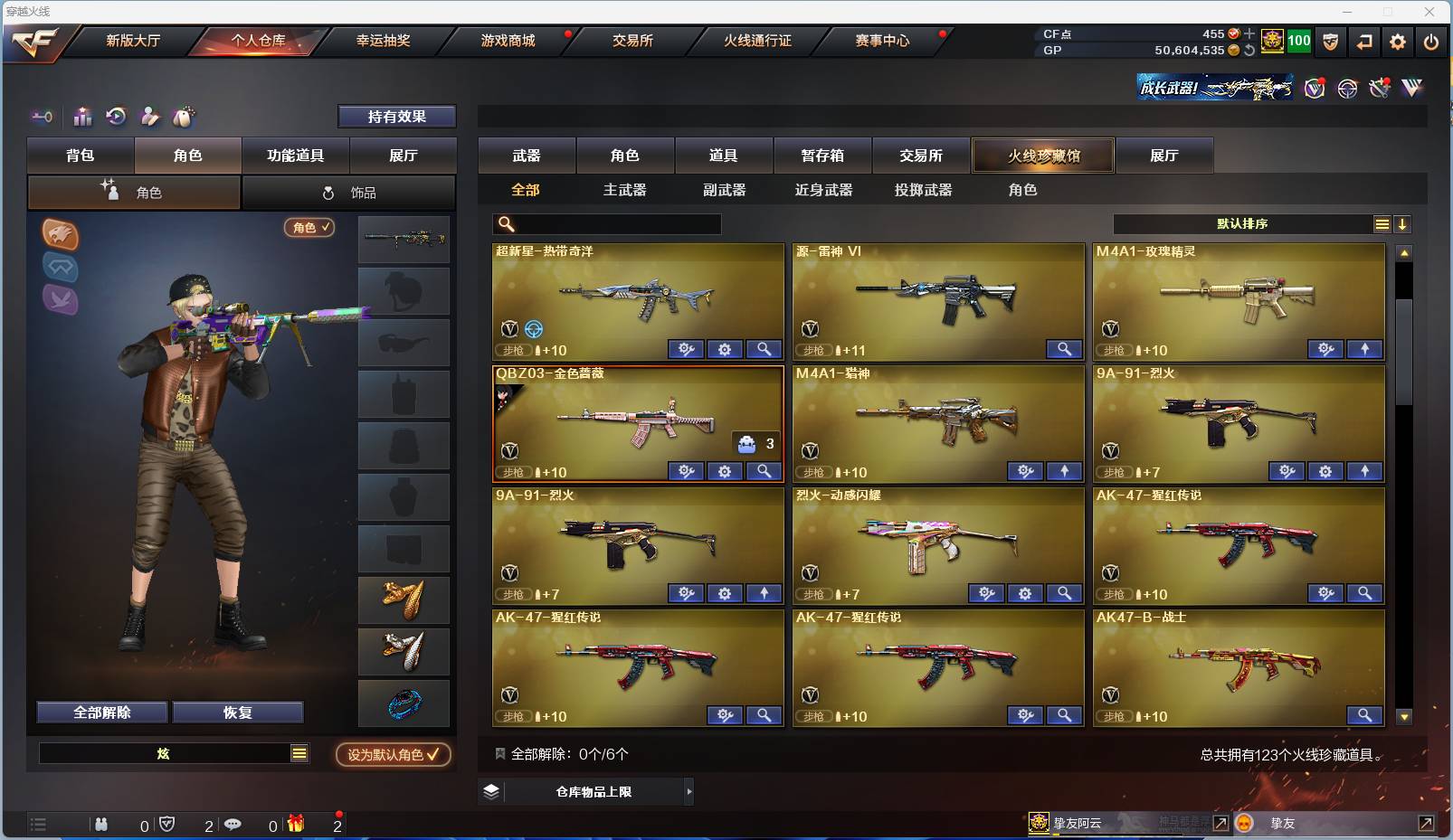Select the key icon in left toolbar

pyautogui.click(x=41, y=118)
